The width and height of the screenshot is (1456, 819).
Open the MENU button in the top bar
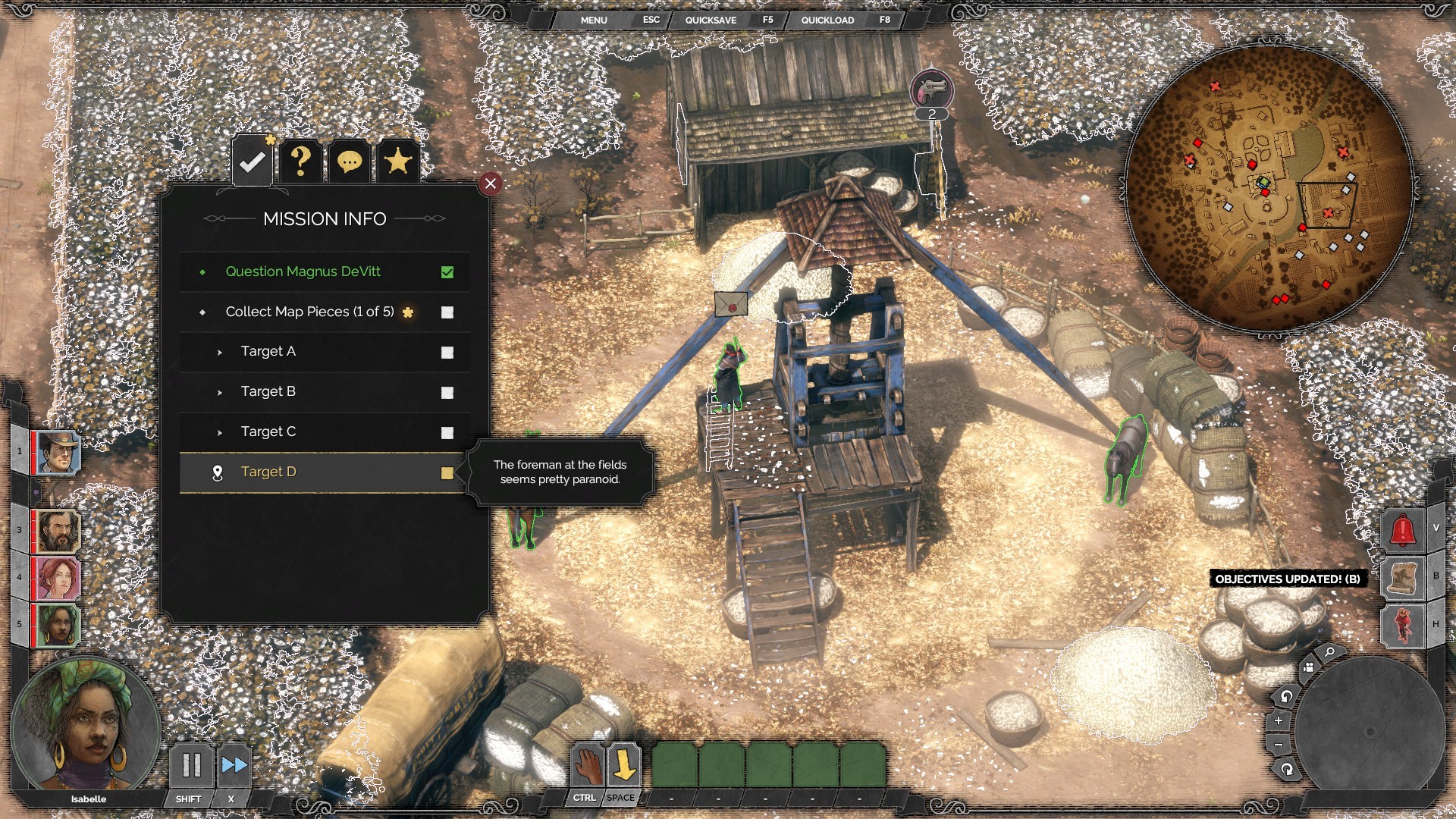coord(594,20)
